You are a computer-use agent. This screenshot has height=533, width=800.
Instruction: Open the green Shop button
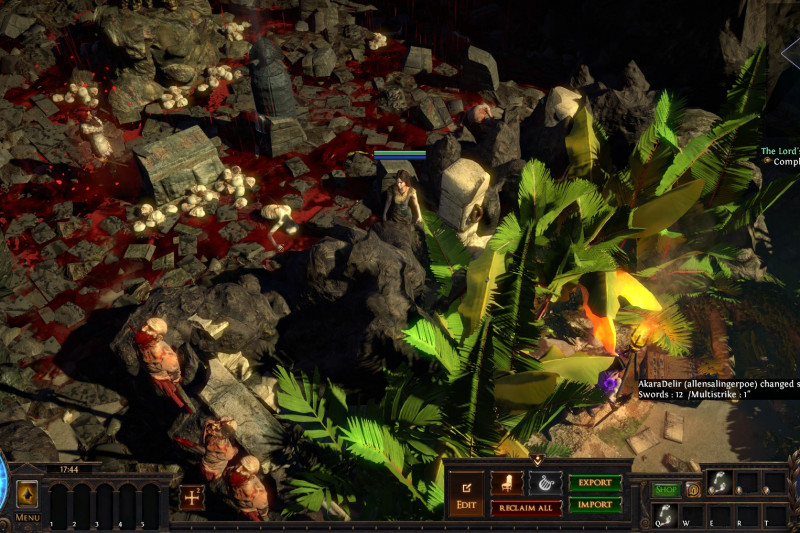point(666,490)
